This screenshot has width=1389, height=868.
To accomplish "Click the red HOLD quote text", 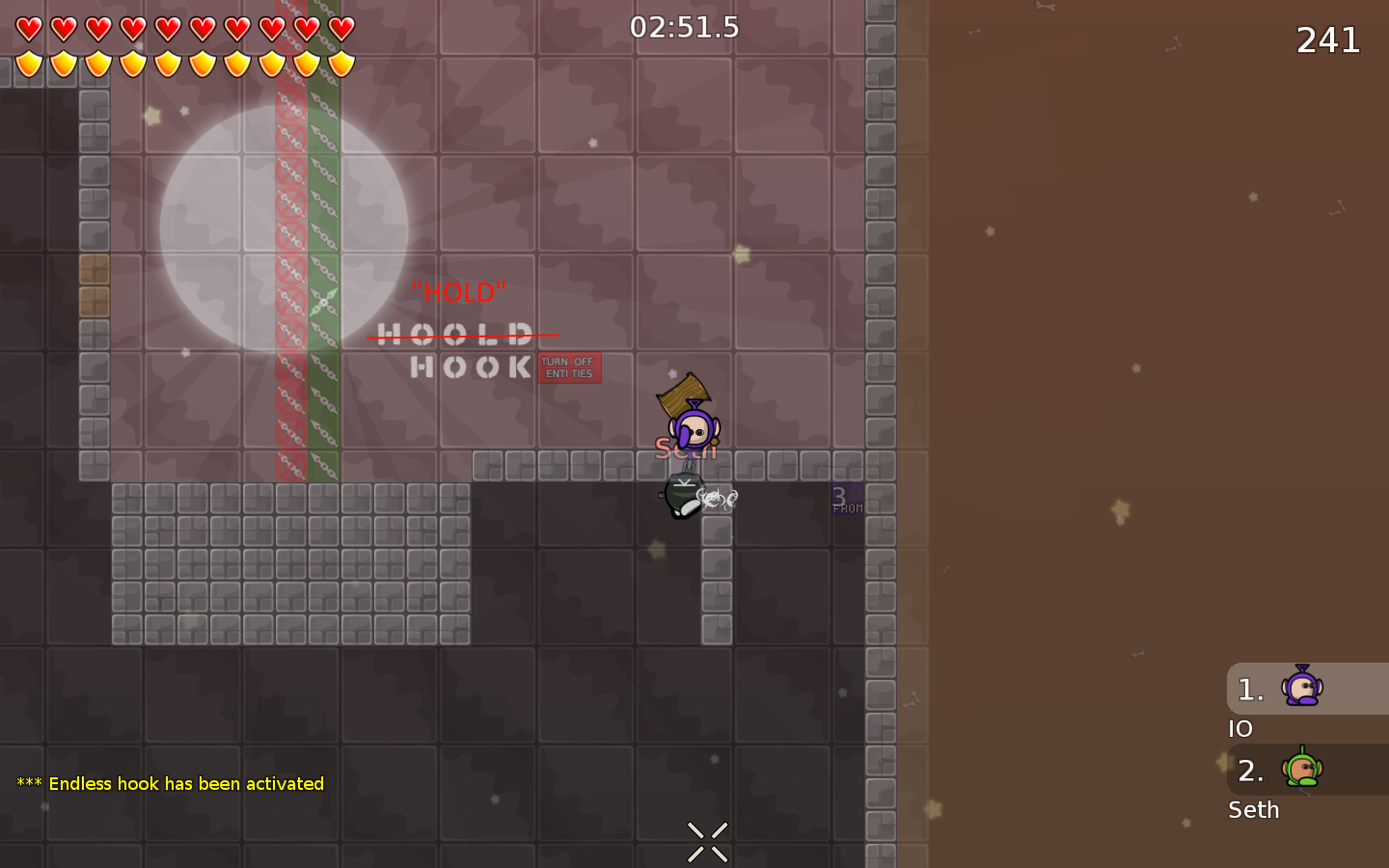I will point(459,291).
